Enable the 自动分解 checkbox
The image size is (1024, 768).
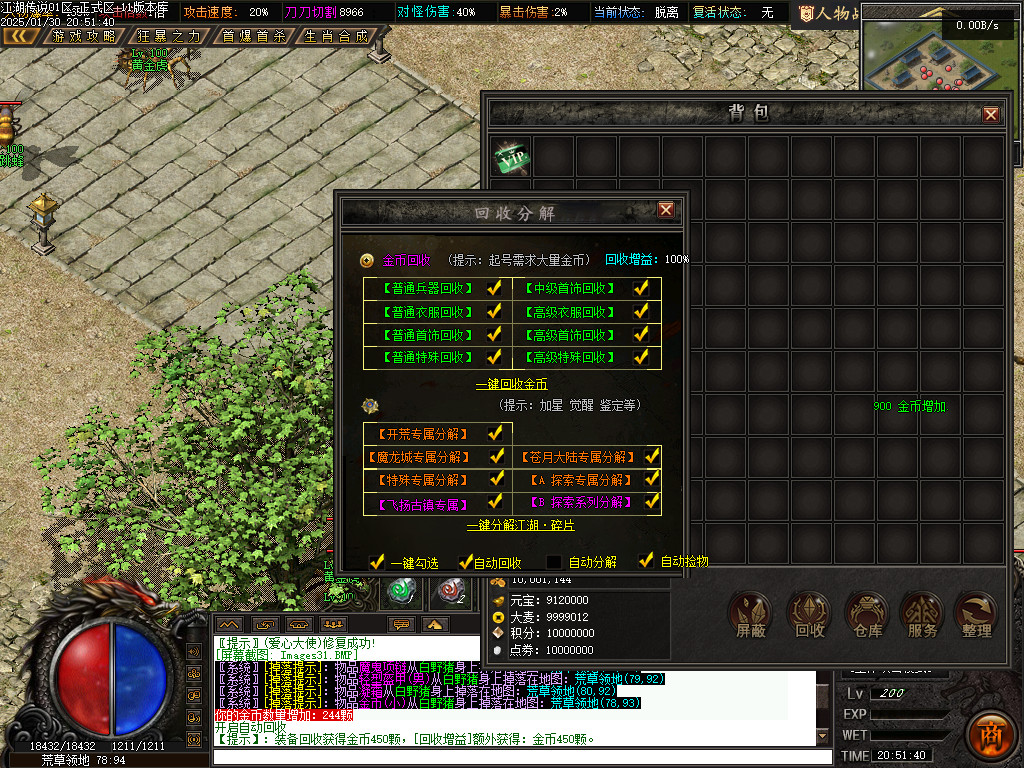point(554,562)
